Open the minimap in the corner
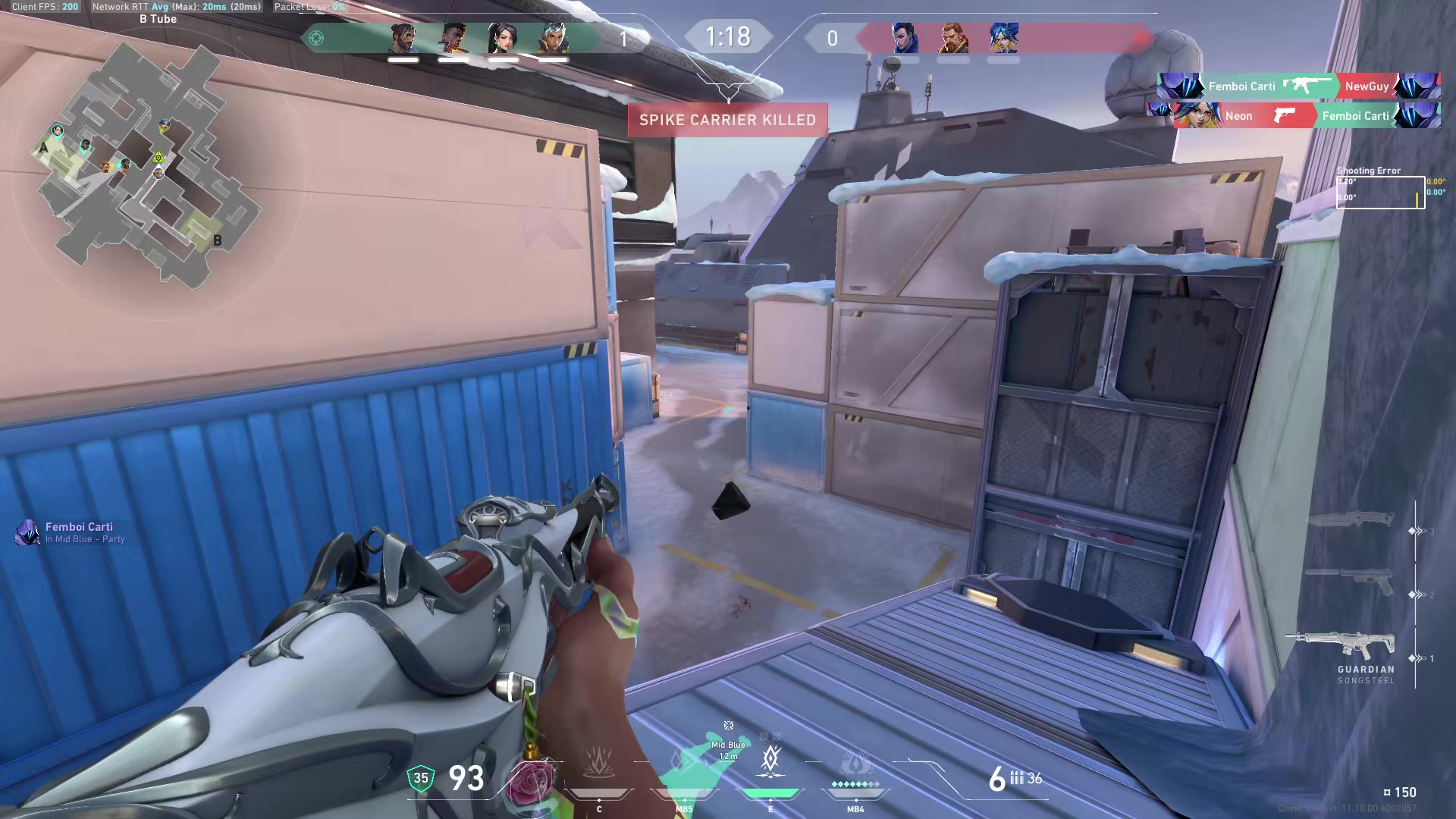This screenshot has width=1456, height=819. (x=144, y=163)
